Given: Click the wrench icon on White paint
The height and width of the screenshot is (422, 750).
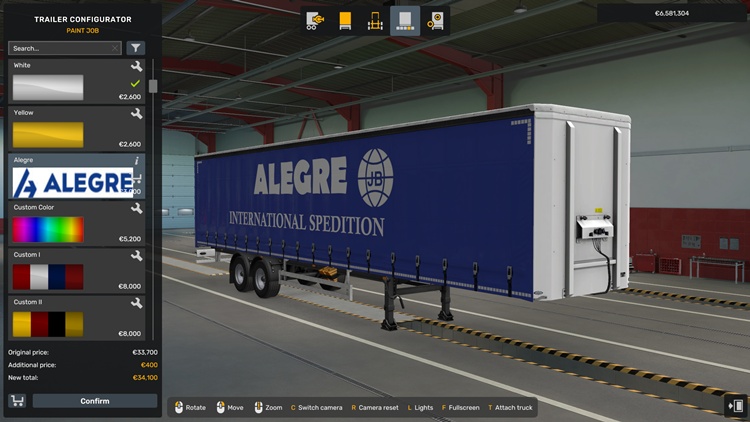Looking at the screenshot, I should pyautogui.click(x=136, y=66).
